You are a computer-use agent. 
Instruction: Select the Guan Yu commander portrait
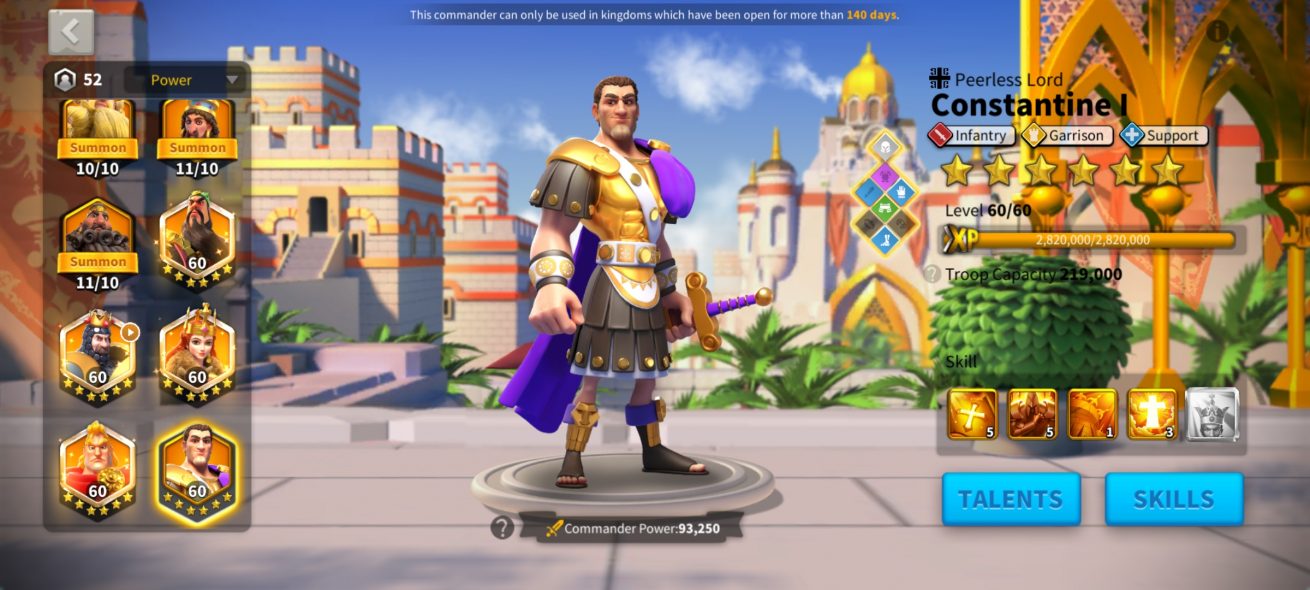coord(197,236)
